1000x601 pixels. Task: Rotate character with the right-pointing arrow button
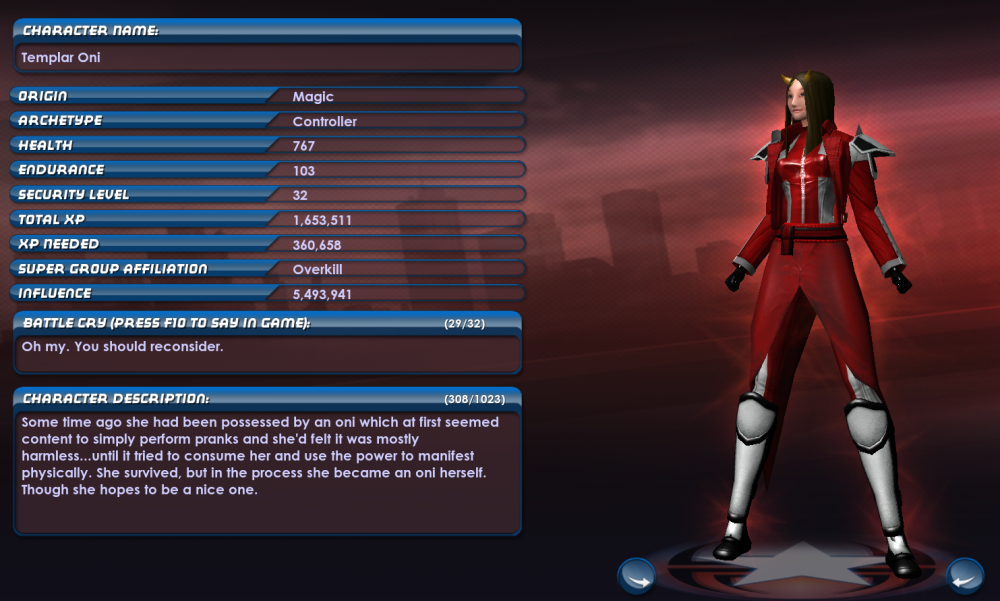[636, 576]
